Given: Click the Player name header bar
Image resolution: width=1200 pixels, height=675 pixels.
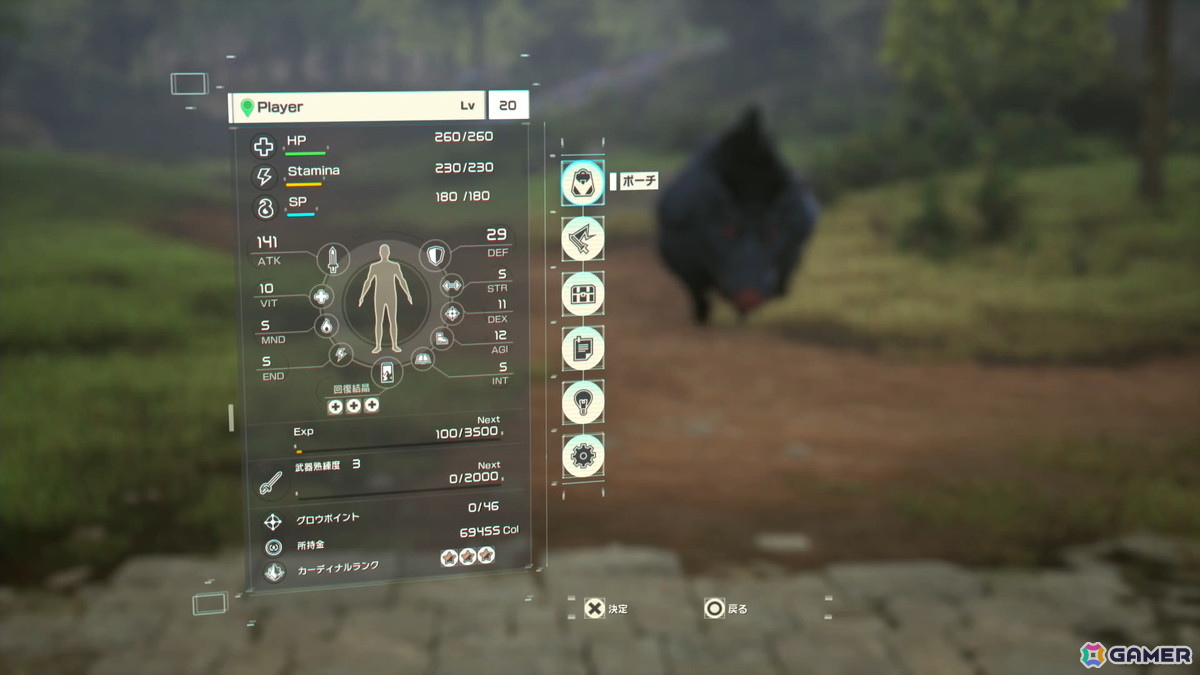Looking at the screenshot, I should coord(355,107).
